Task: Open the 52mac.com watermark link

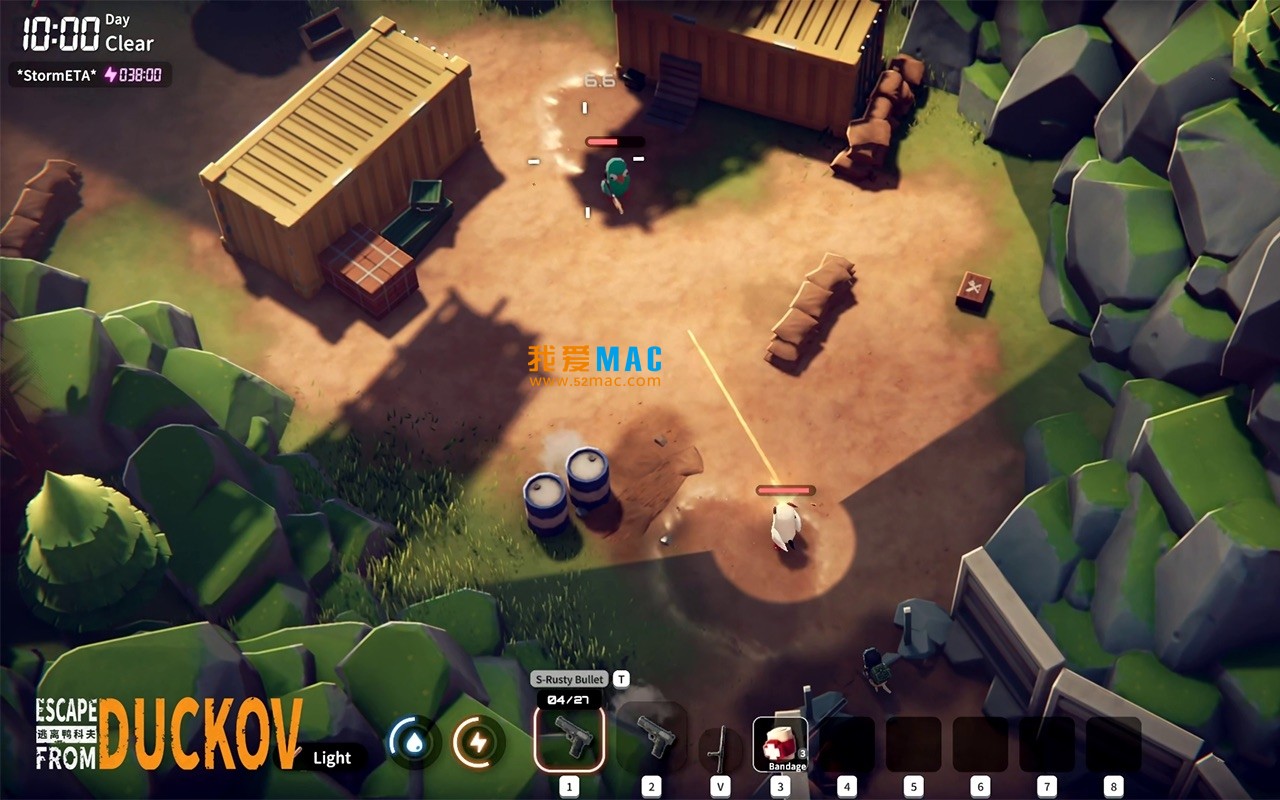Action: point(594,378)
